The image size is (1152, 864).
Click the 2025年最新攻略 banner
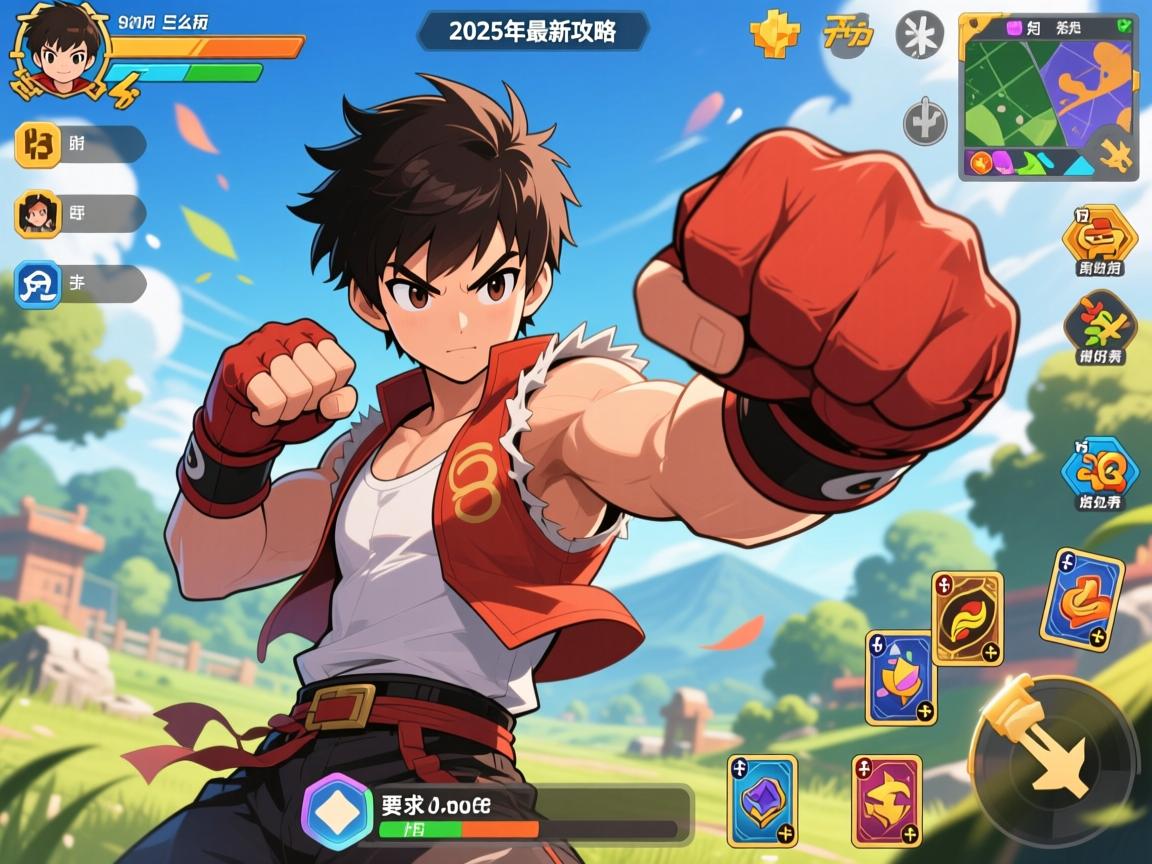tap(532, 31)
